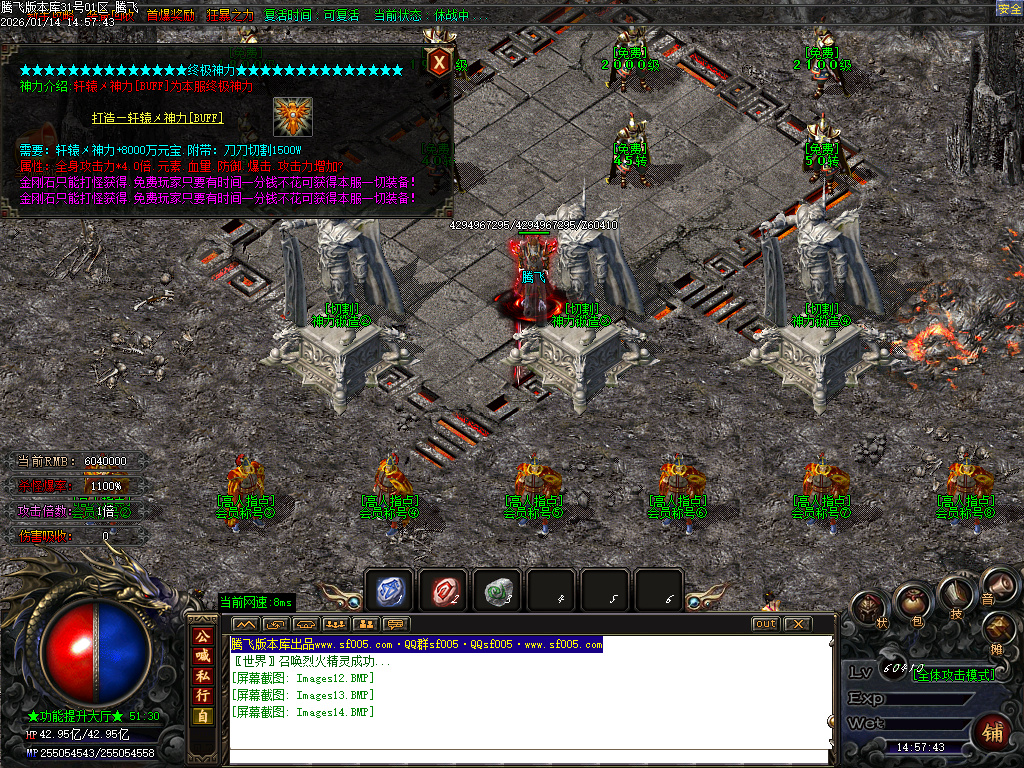This screenshot has height=768, width=1024.
Task: Open the shop with the red 铺 button
Action: (991, 730)
